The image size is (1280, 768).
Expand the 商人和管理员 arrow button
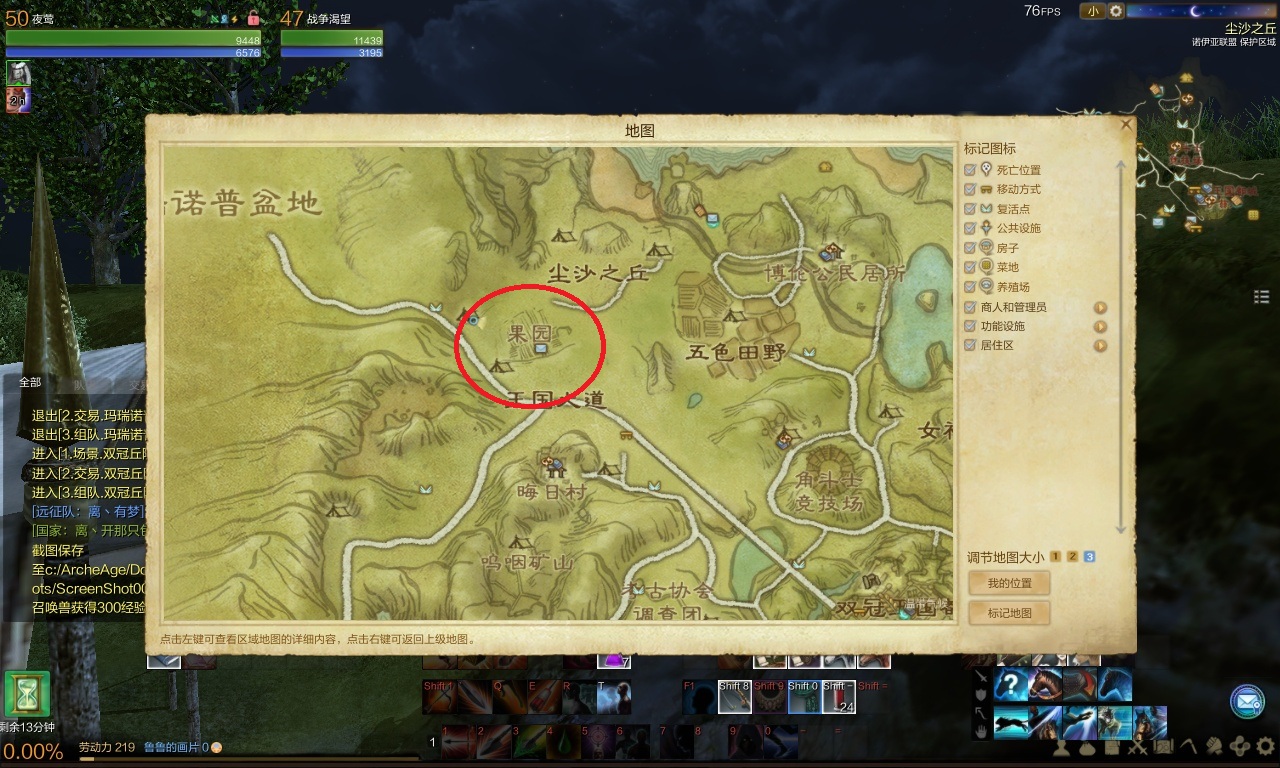click(x=1100, y=308)
